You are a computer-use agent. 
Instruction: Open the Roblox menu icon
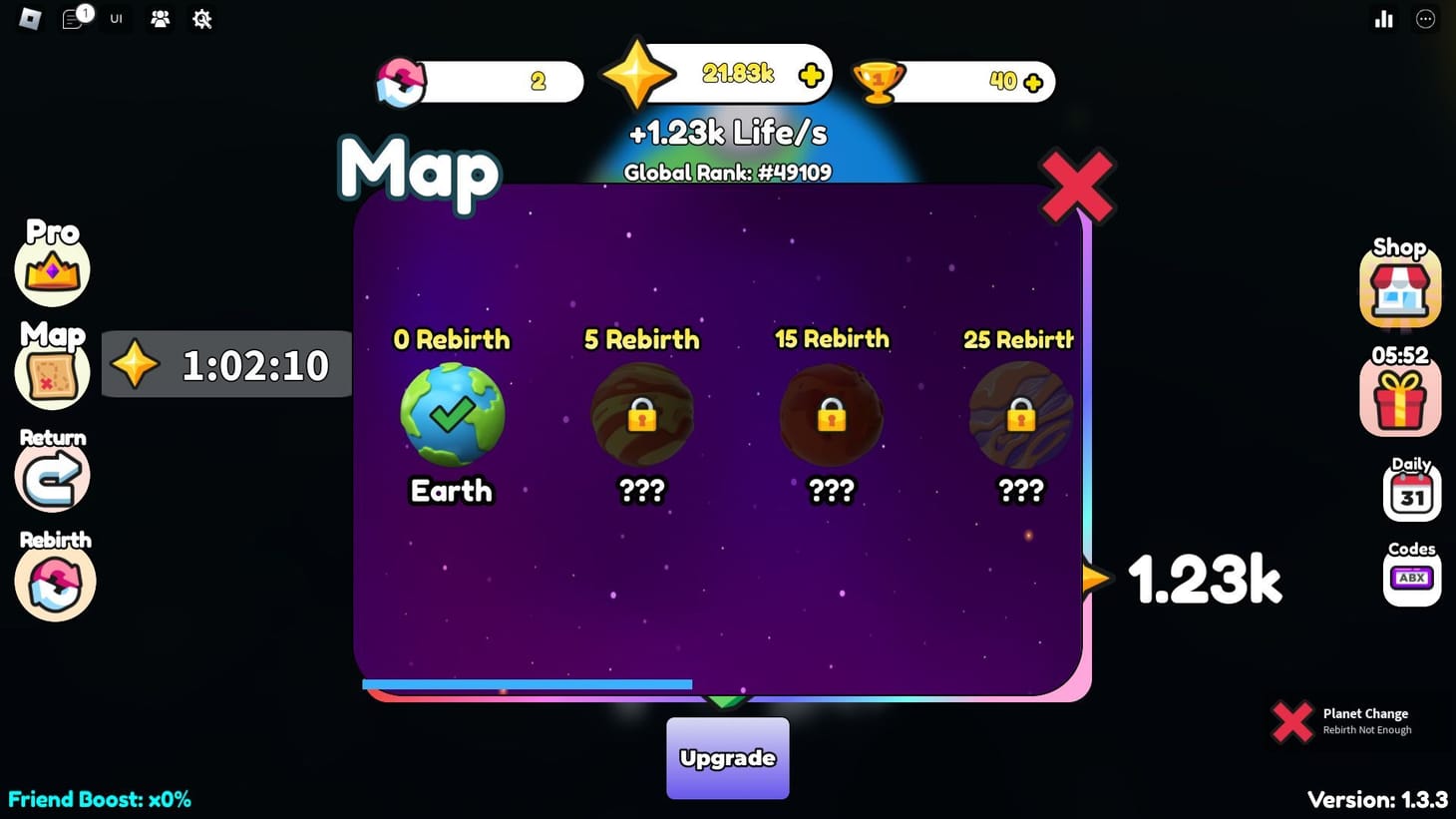pyautogui.click(x=29, y=19)
